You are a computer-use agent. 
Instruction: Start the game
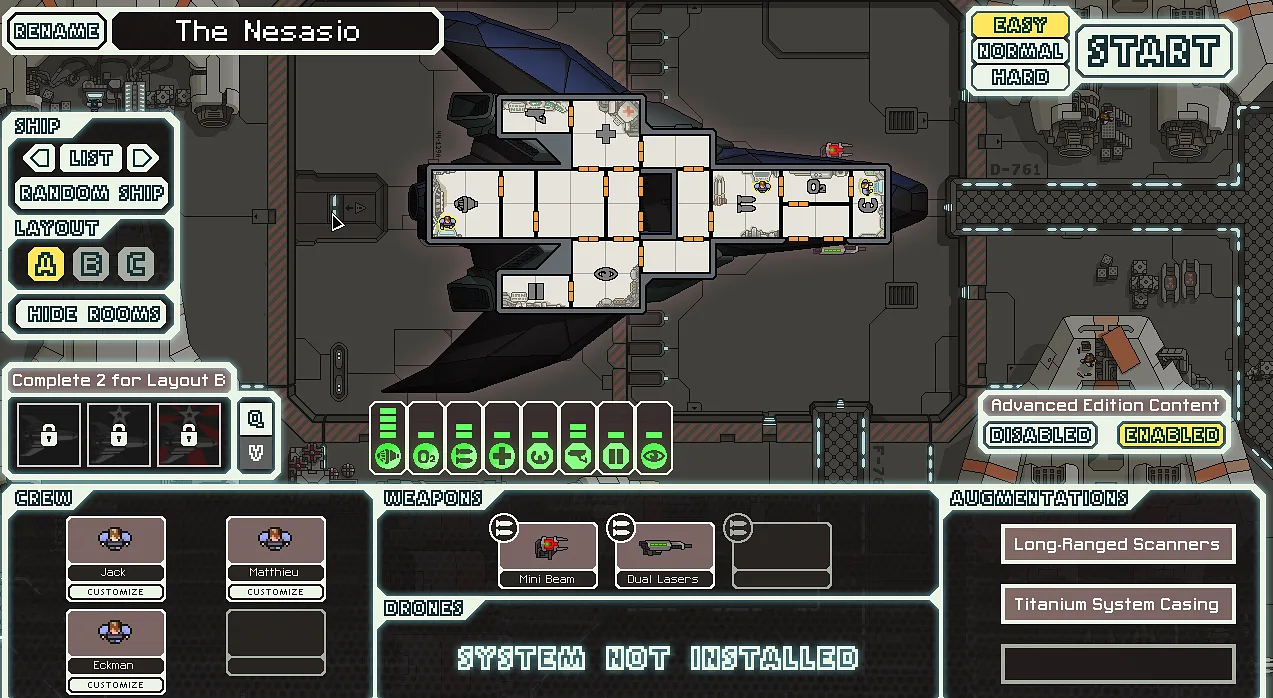[1154, 52]
